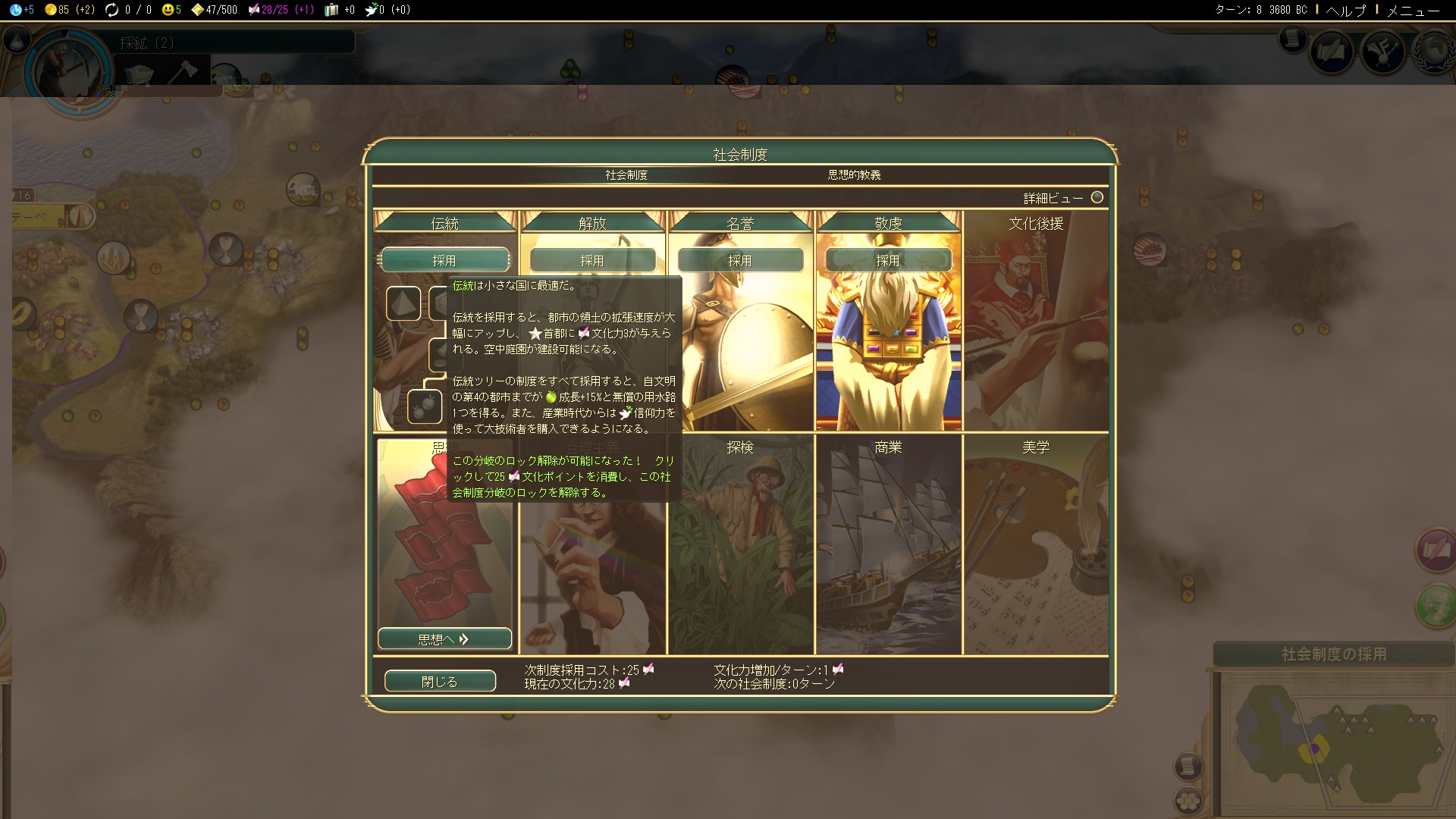Adopt the 敬虔 (Piety) policy branch
The image size is (1456, 819).
tap(888, 260)
